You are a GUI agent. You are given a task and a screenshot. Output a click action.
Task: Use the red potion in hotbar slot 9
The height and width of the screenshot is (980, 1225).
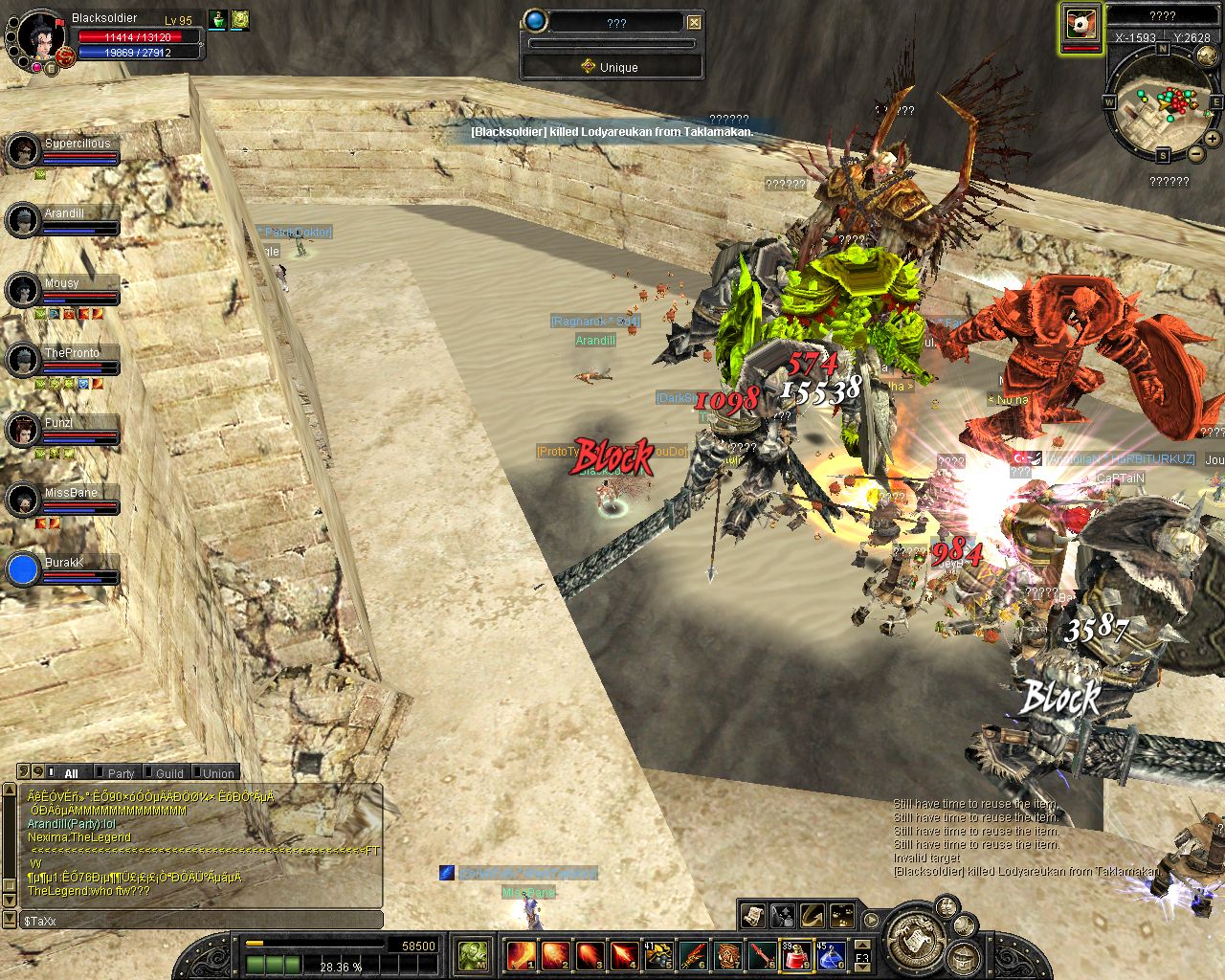[796, 955]
